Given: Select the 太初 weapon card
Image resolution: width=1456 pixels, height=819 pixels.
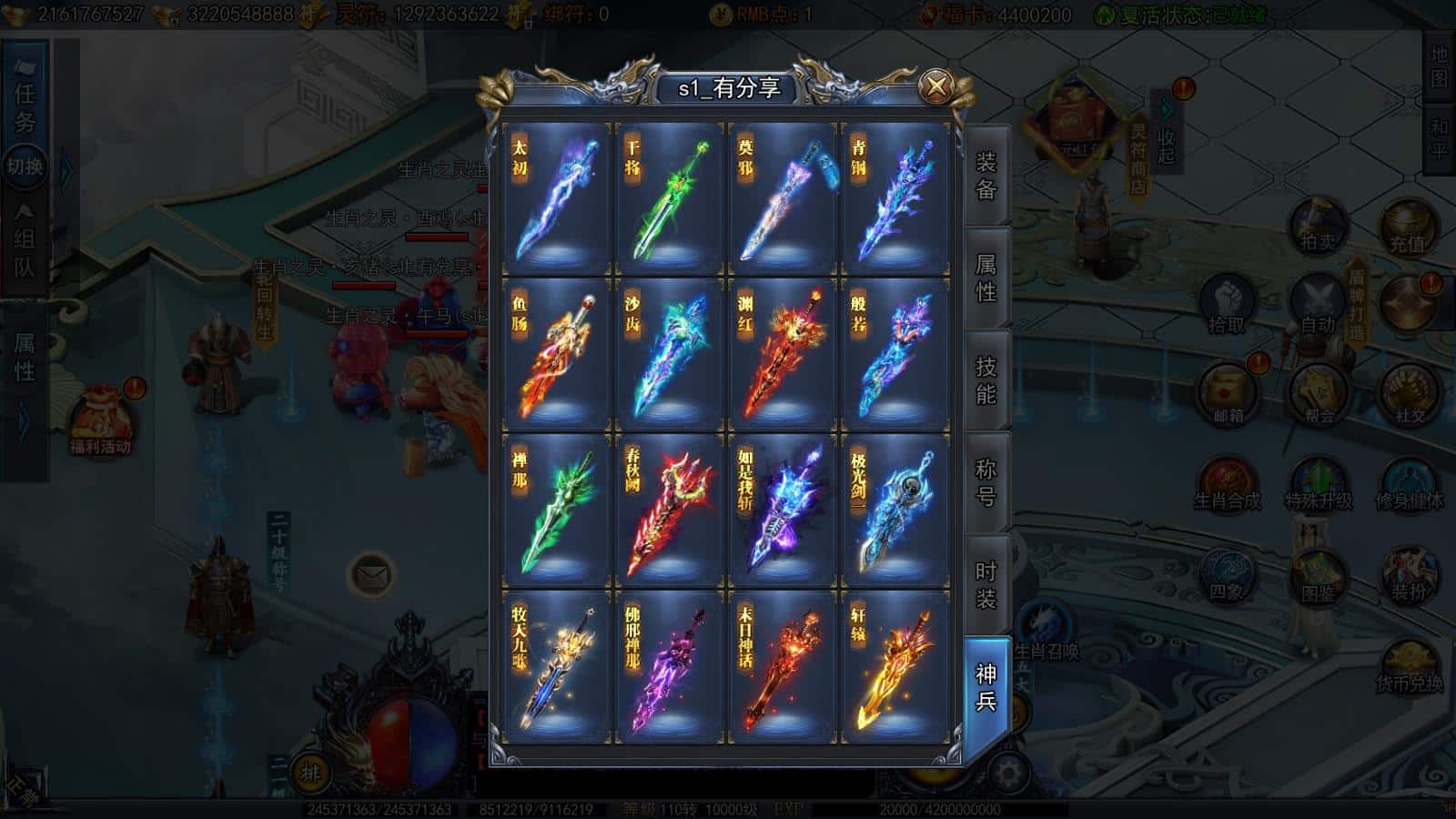Looking at the screenshot, I should pos(556,199).
